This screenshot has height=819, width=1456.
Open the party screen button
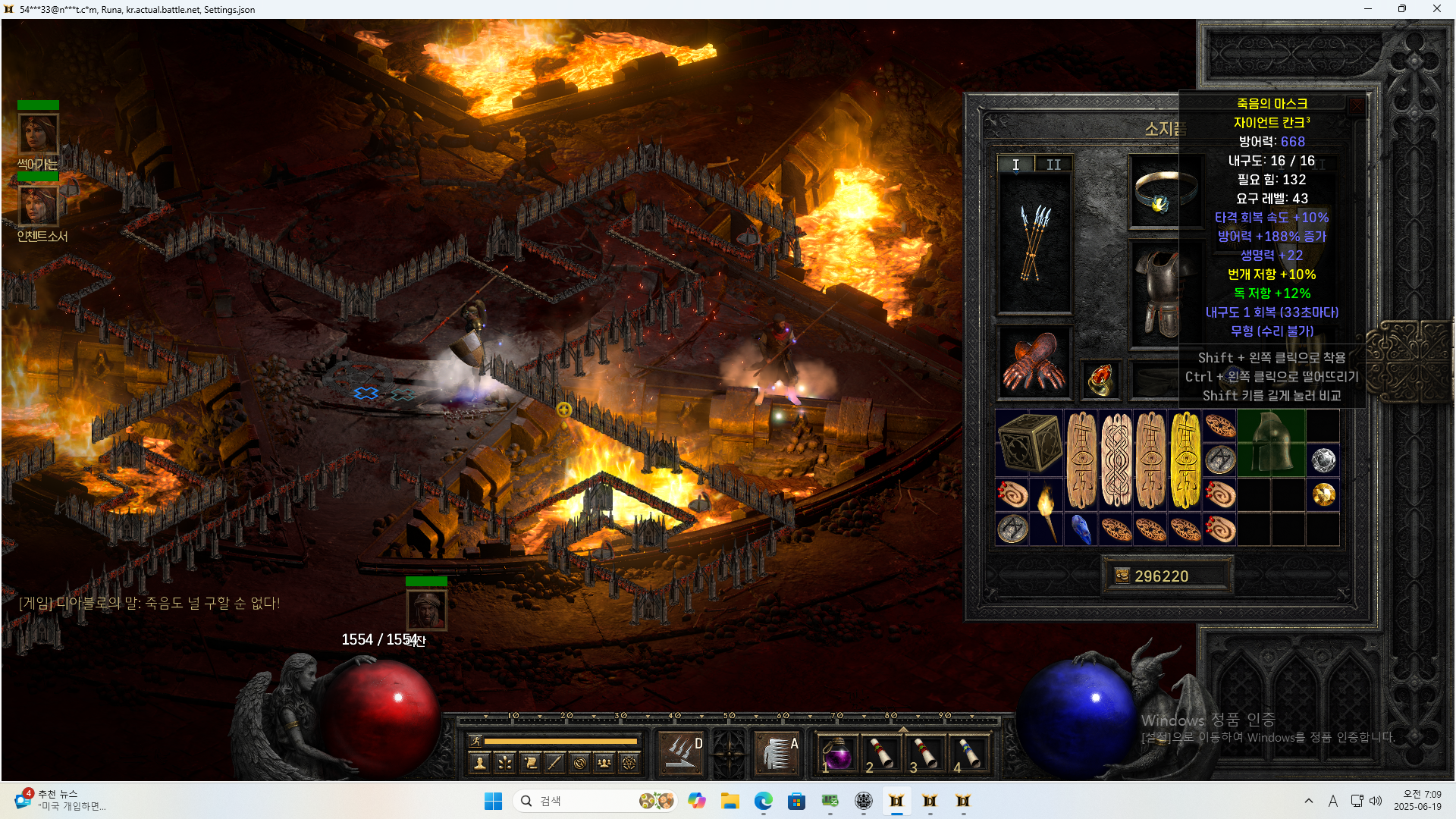click(604, 763)
